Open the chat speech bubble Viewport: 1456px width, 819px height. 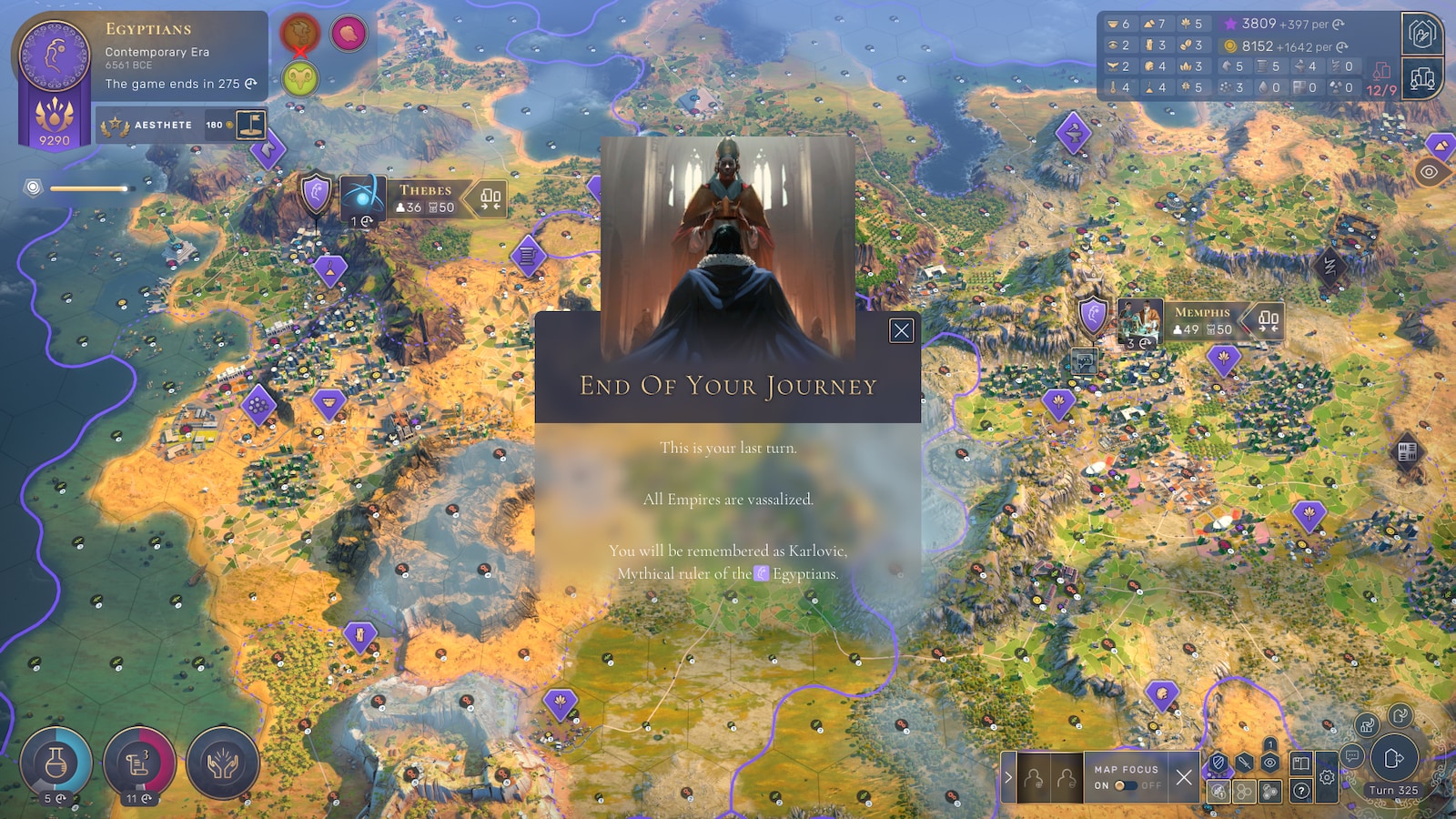(x=1352, y=755)
